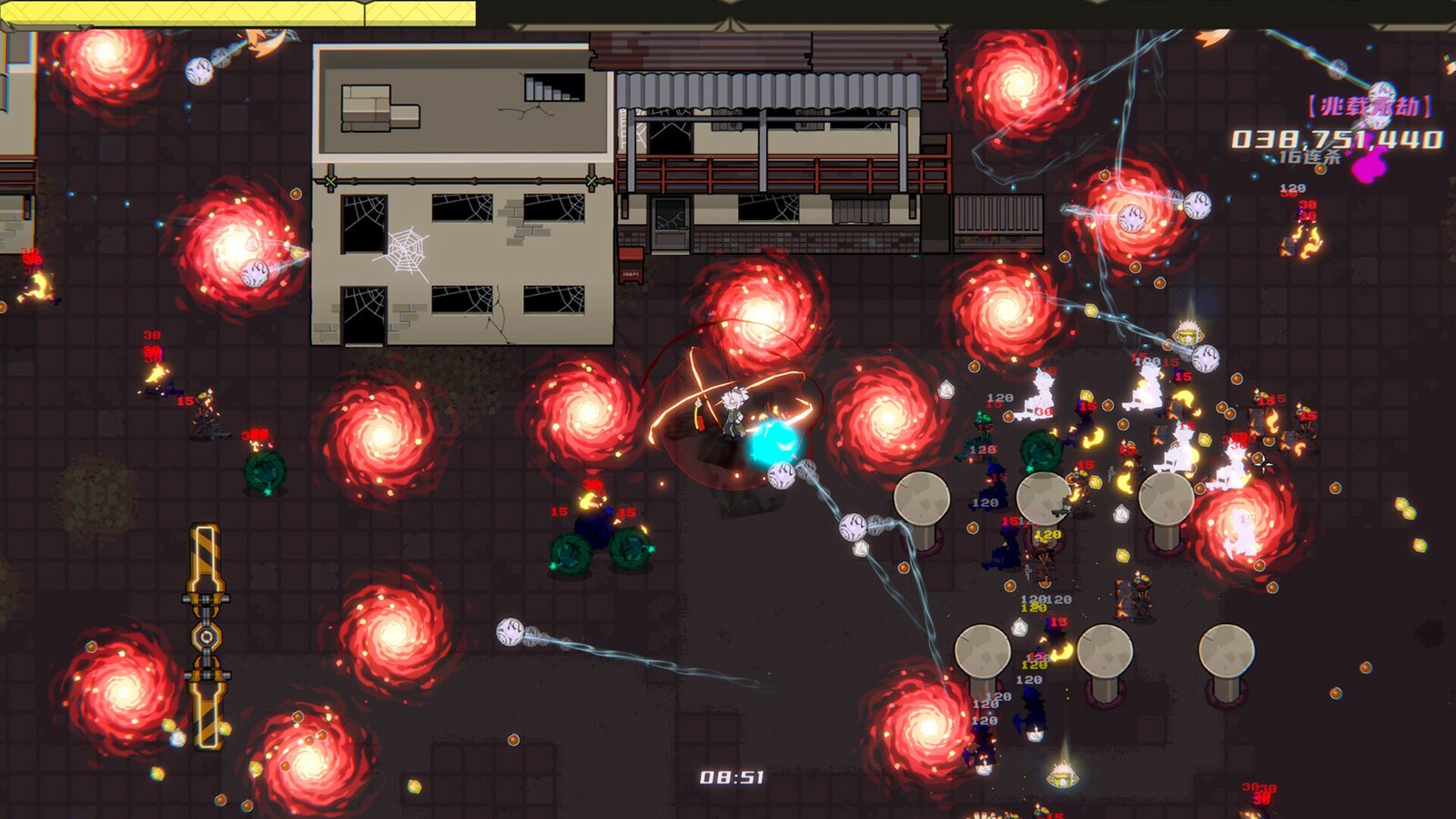
Task: Click the player character sprite
Action: [x=735, y=414]
